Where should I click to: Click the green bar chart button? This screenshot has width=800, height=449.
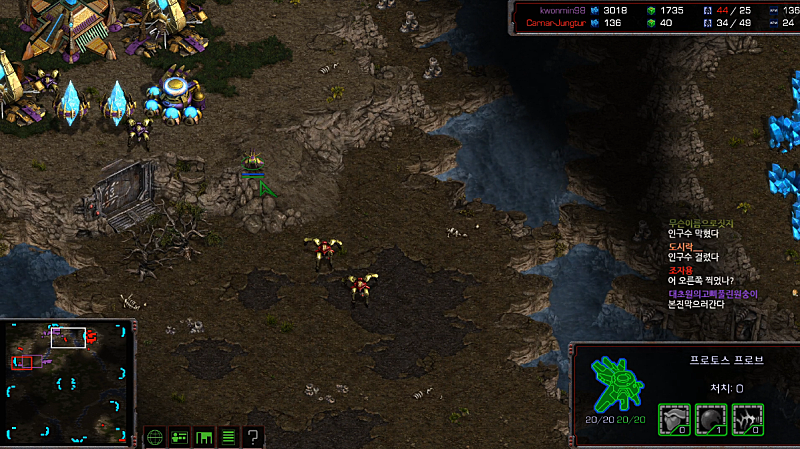coord(204,436)
